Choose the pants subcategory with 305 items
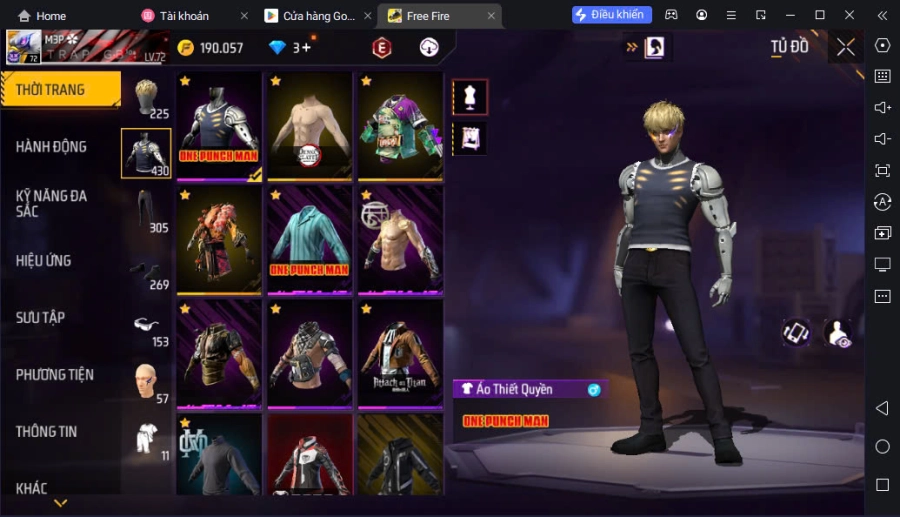This screenshot has height=517, width=900. tap(147, 211)
